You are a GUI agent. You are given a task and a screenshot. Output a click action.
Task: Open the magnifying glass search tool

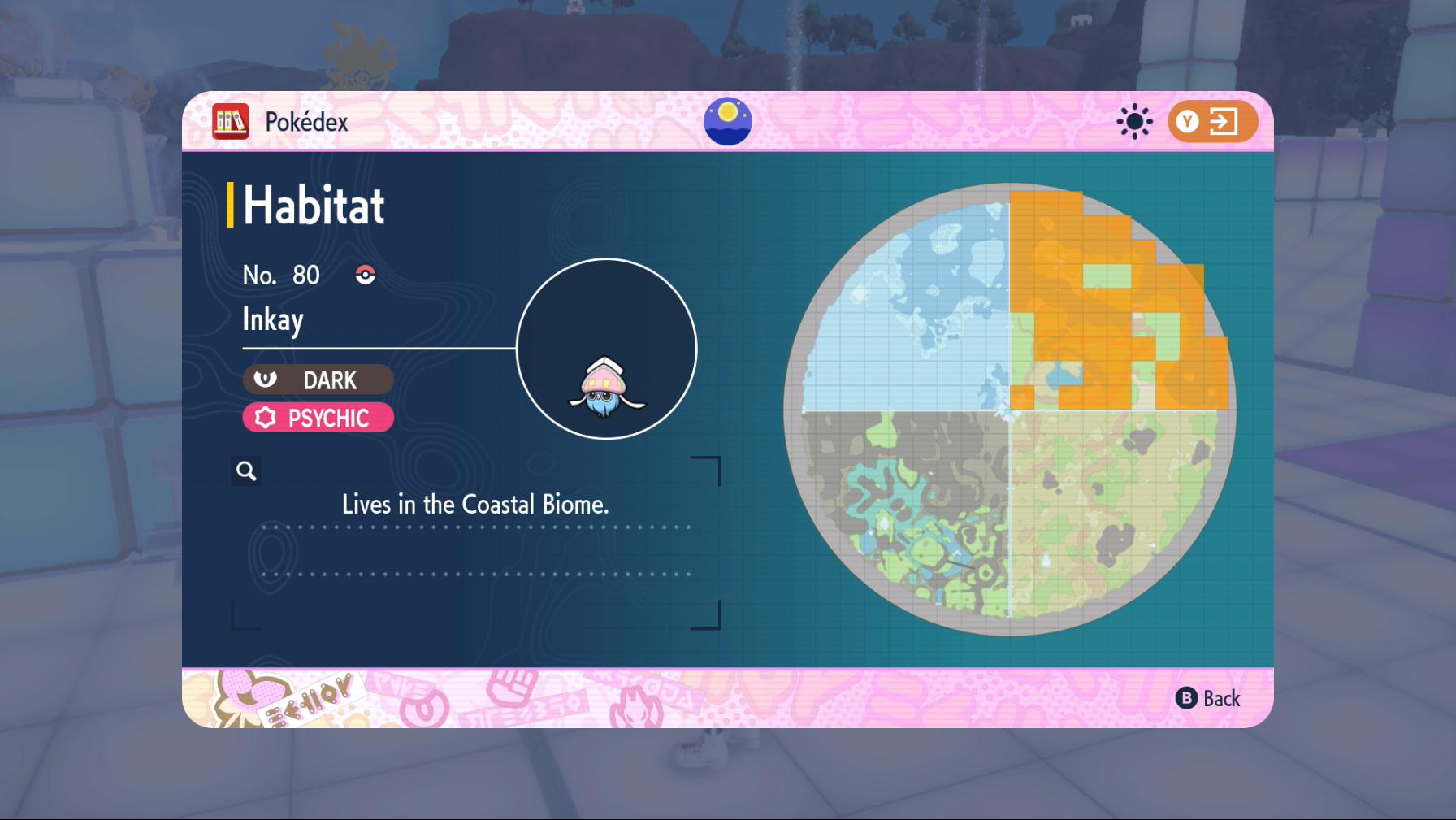click(246, 471)
